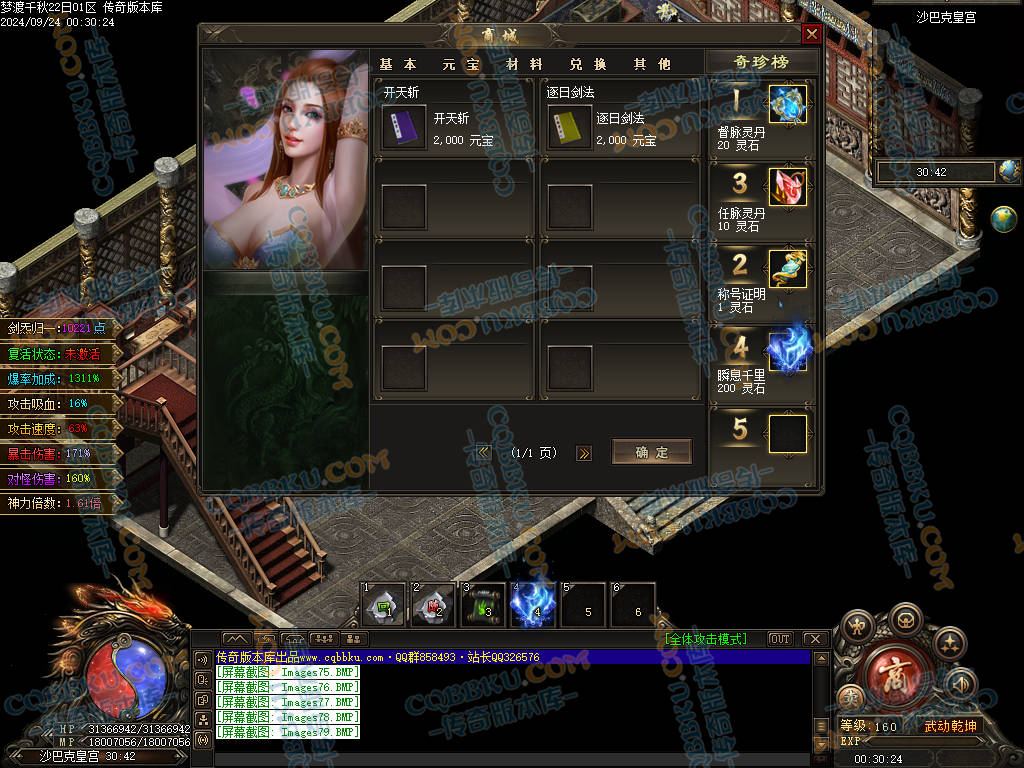The image size is (1024, 768).
Task: Close the shop window
Action: coord(812,34)
